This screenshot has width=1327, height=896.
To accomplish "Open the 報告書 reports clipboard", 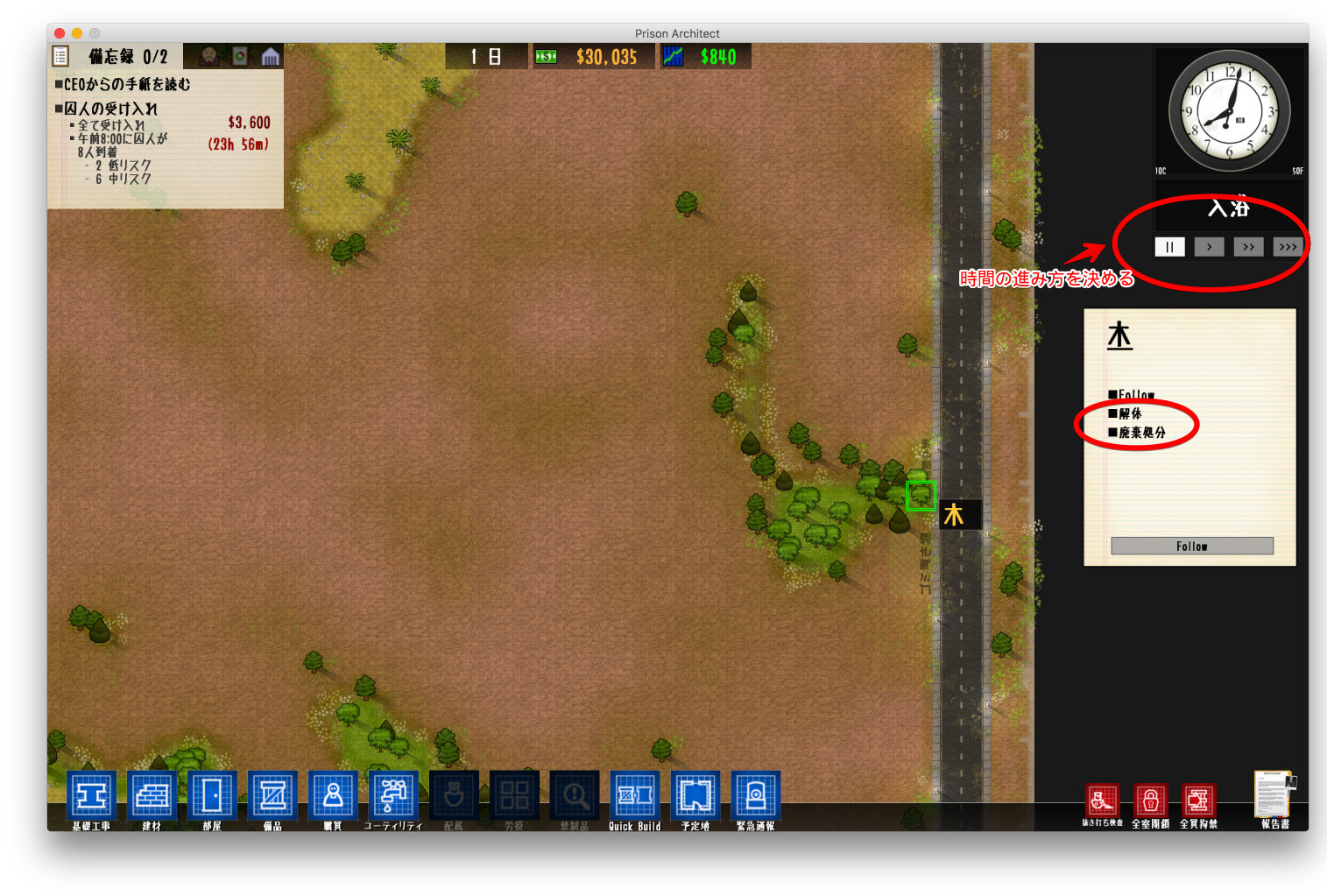I will 1272,797.
